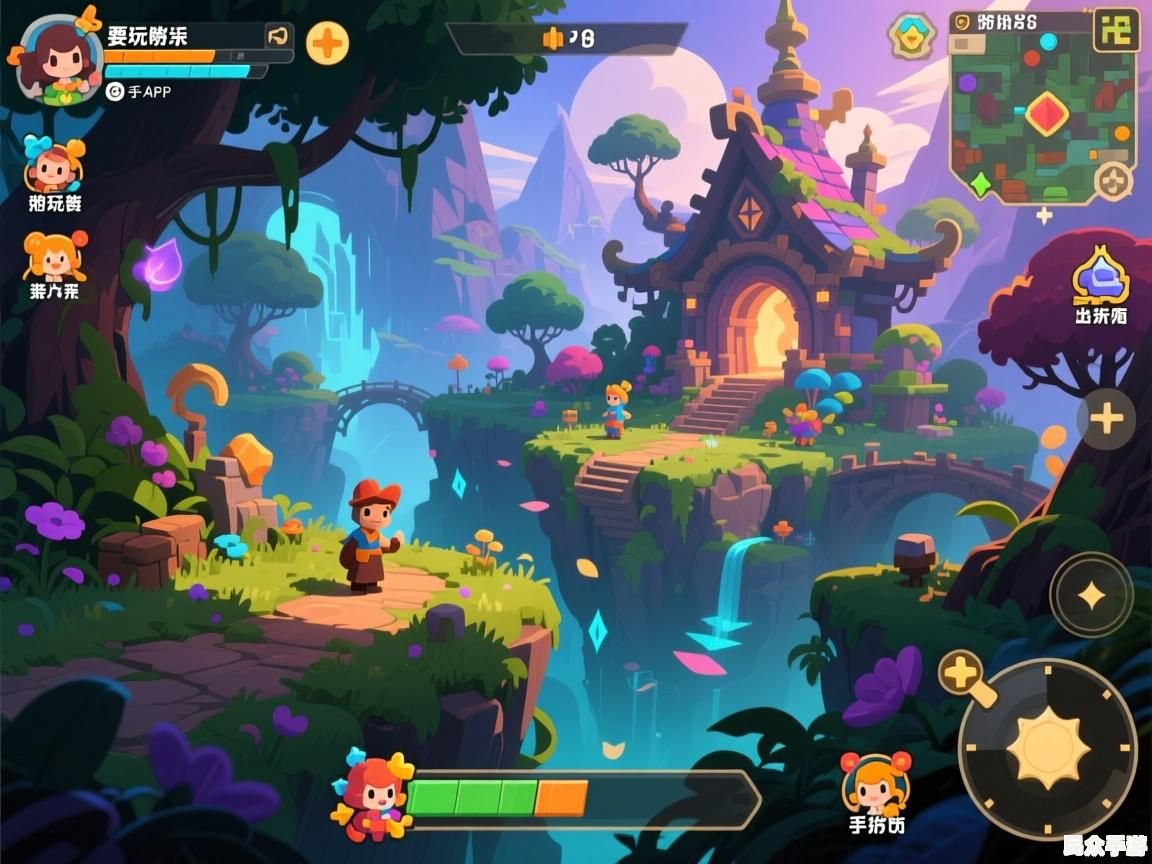Select the red diamond marker on minimap
The height and width of the screenshot is (864, 1152).
point(1046,113)
